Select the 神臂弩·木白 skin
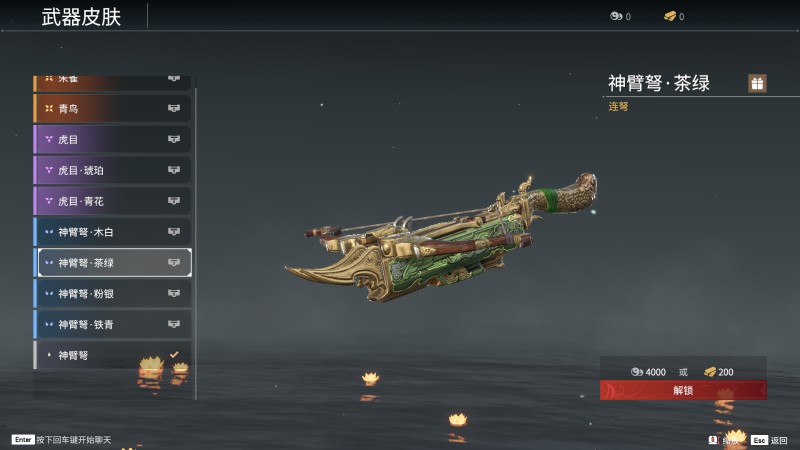Image resolution: width=800 pixels, height=450 pixels. (112, 232)
